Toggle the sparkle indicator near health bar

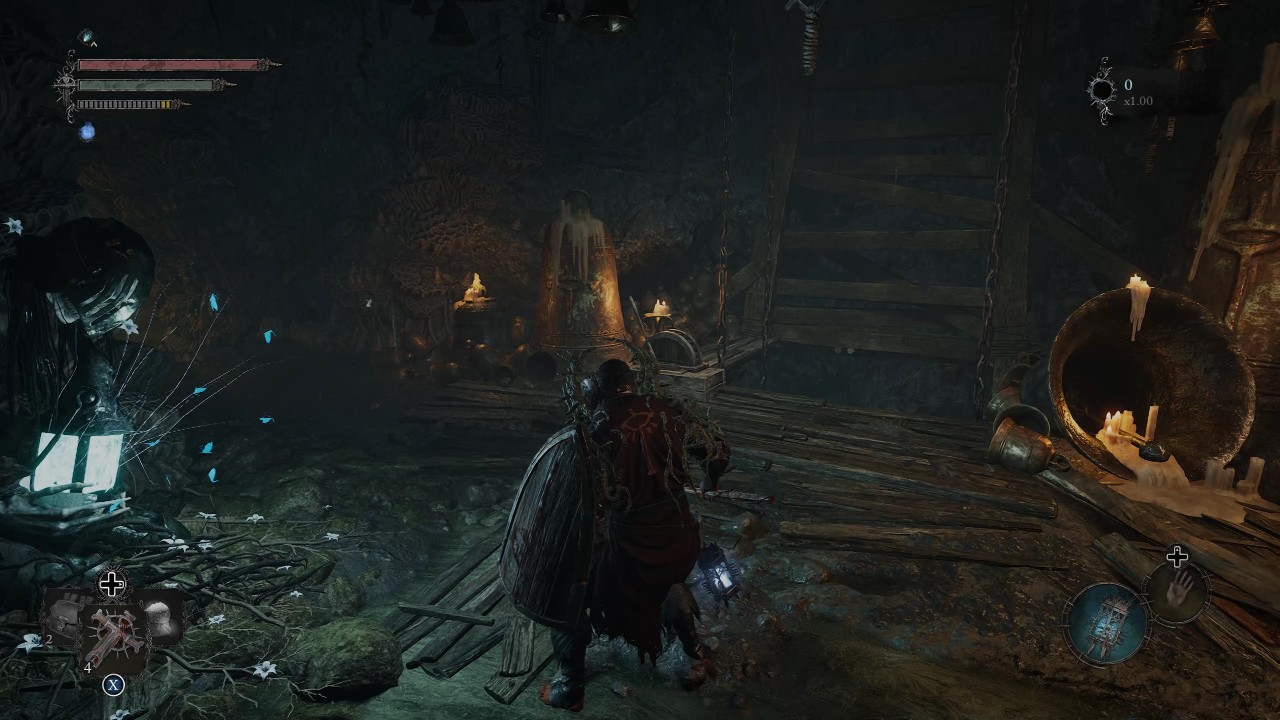(88, 36)
